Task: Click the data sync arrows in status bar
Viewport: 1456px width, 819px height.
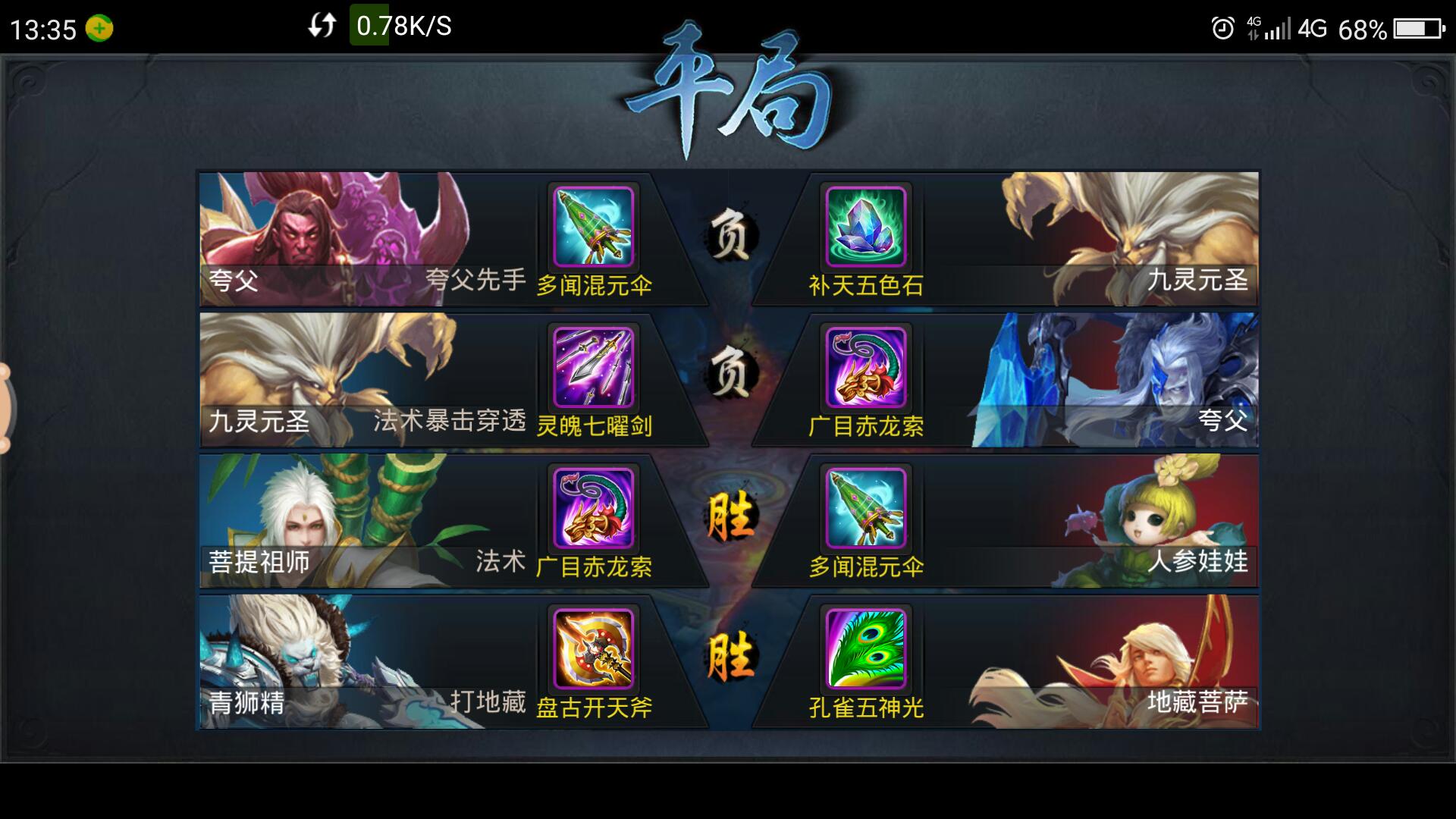Action: (320, 27)
